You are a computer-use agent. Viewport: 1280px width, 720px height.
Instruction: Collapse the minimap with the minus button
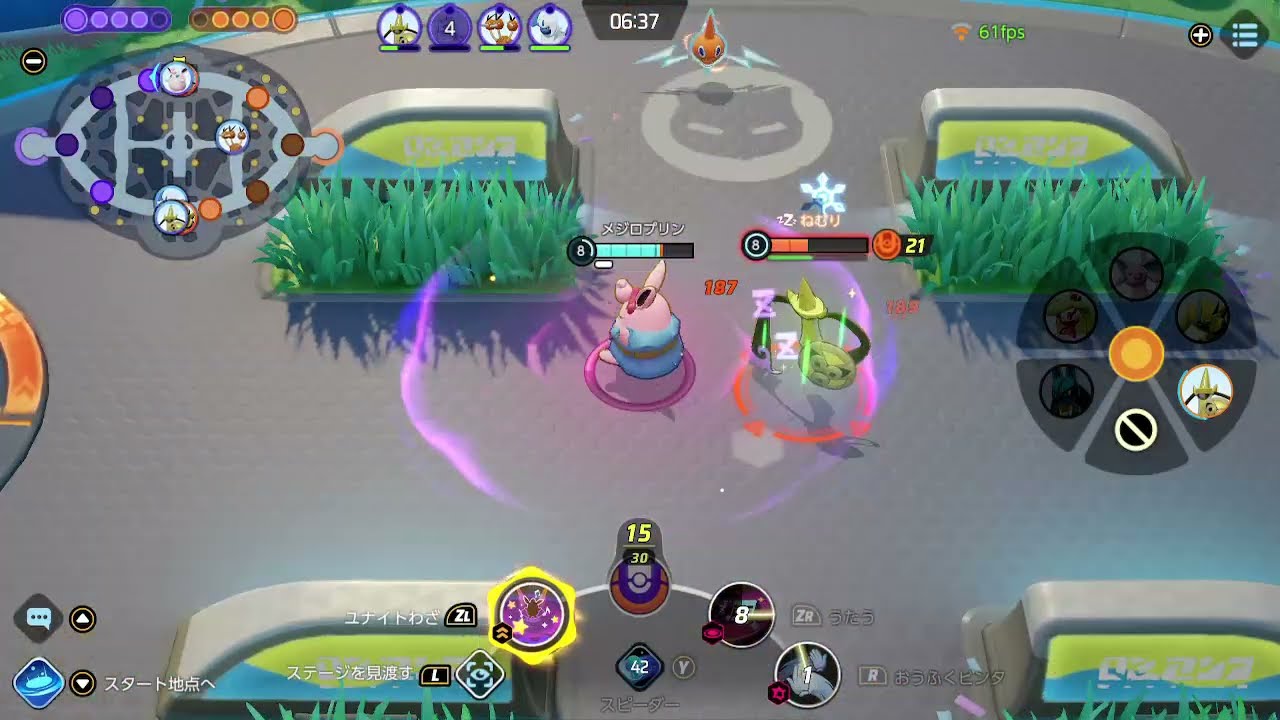click(x=33, y=61)
